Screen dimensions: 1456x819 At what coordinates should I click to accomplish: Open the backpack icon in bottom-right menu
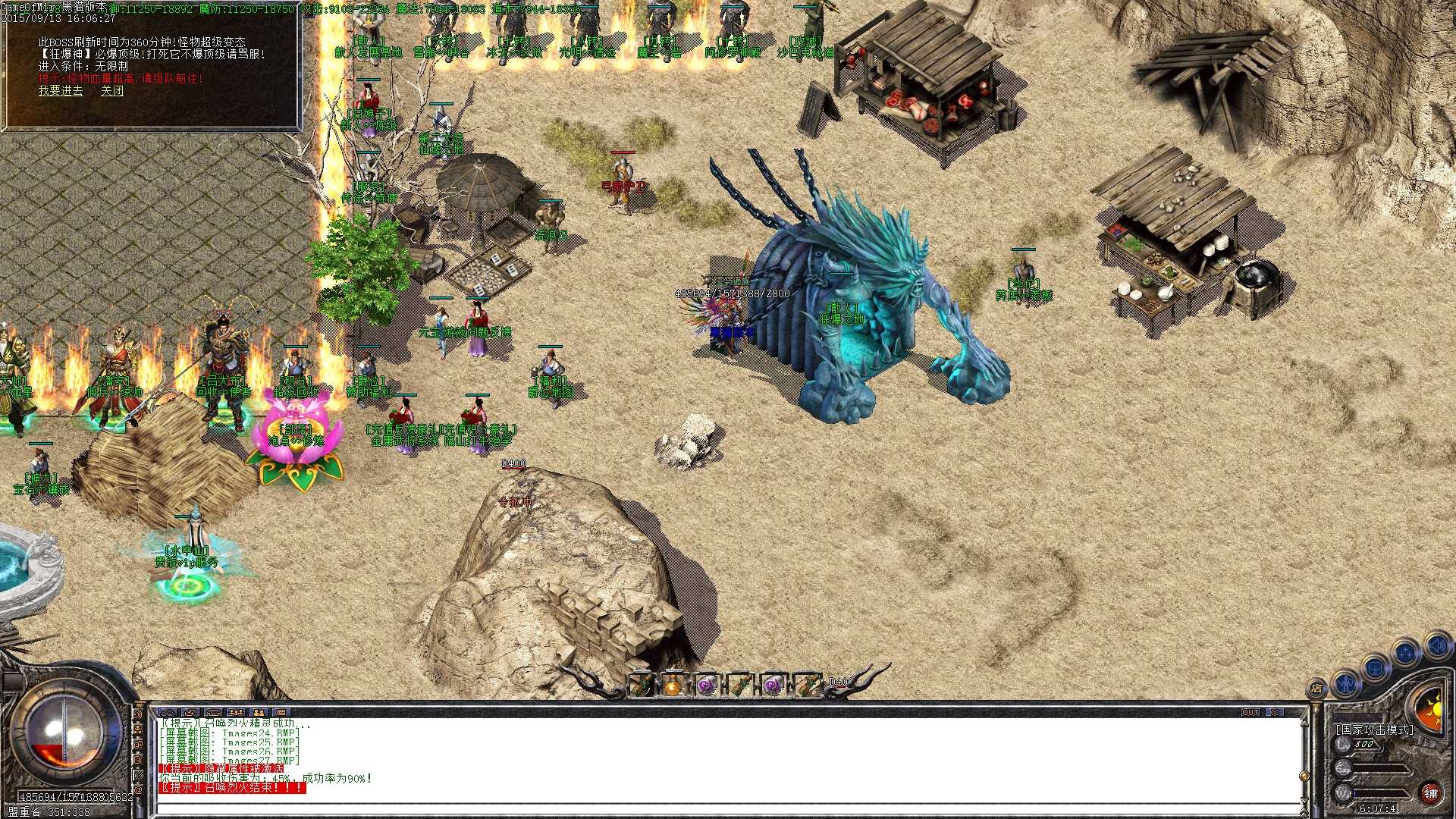1375,669
